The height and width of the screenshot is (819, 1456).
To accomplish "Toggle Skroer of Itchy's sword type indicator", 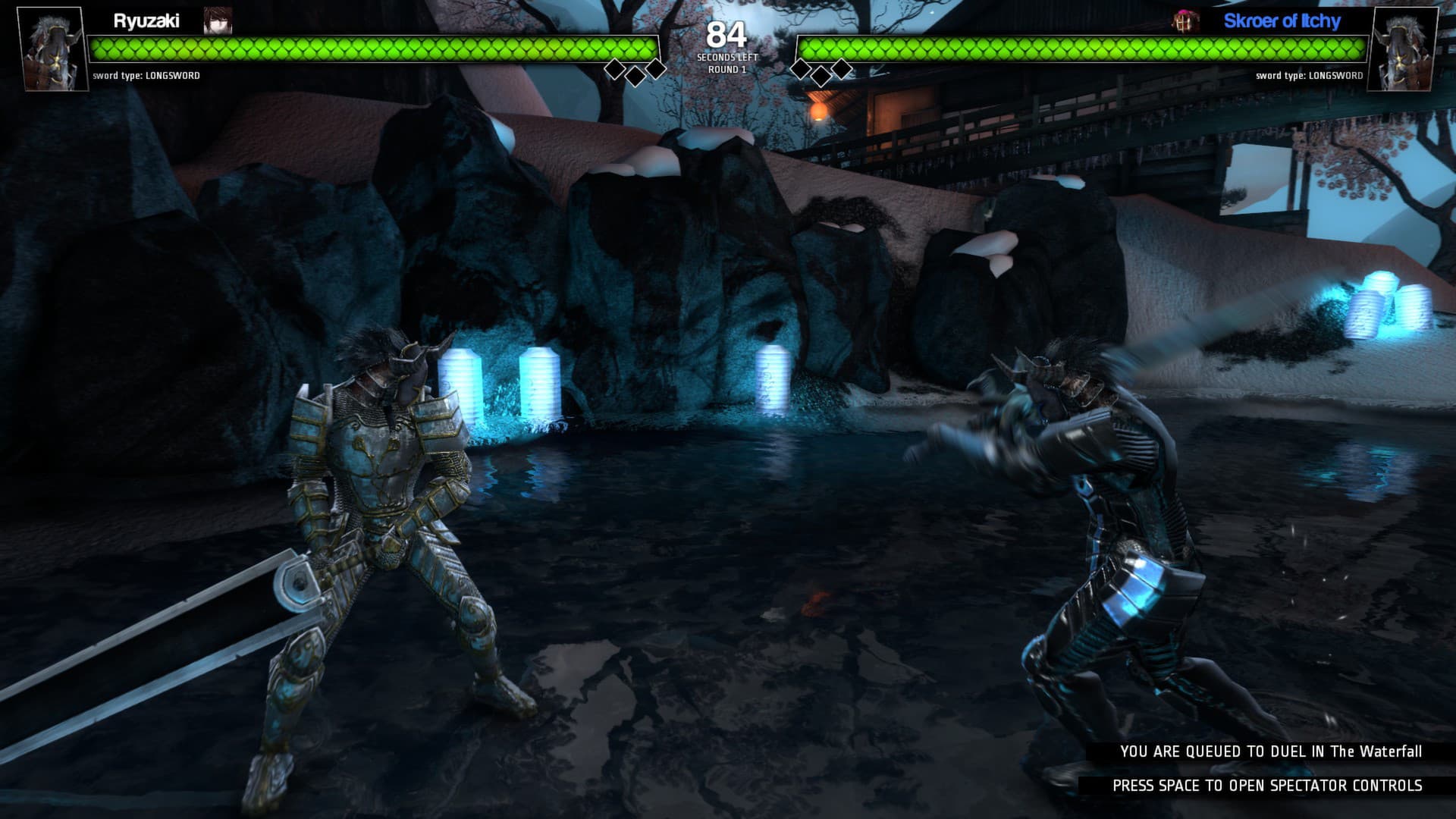I will (x=1310, y=76).
